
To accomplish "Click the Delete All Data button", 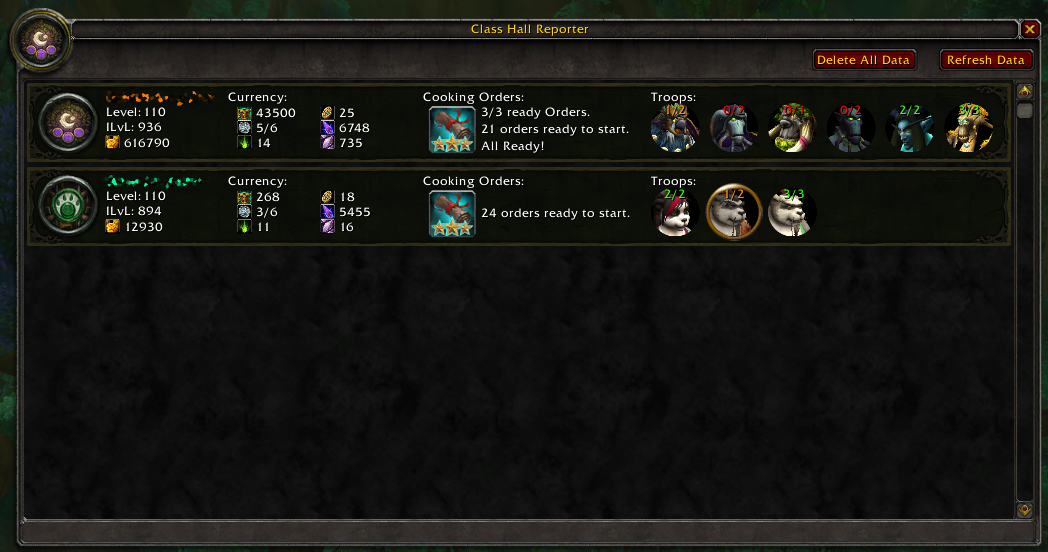I will click(864, 60).
